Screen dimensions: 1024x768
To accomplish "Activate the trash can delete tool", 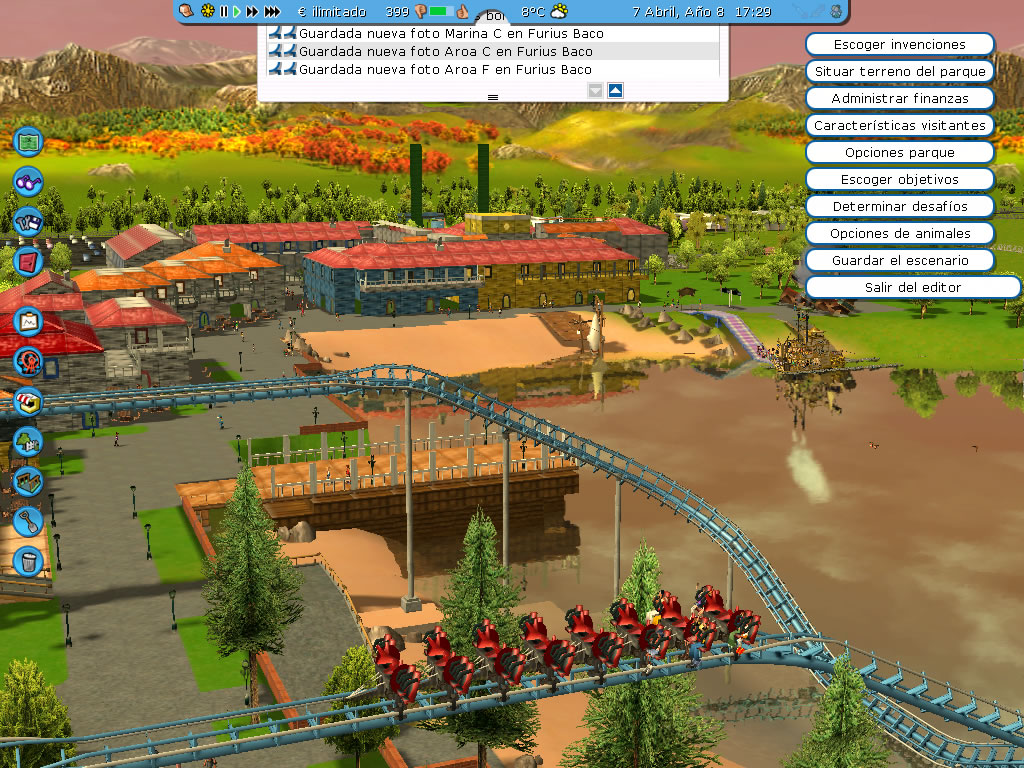I will tap(28, 560).
